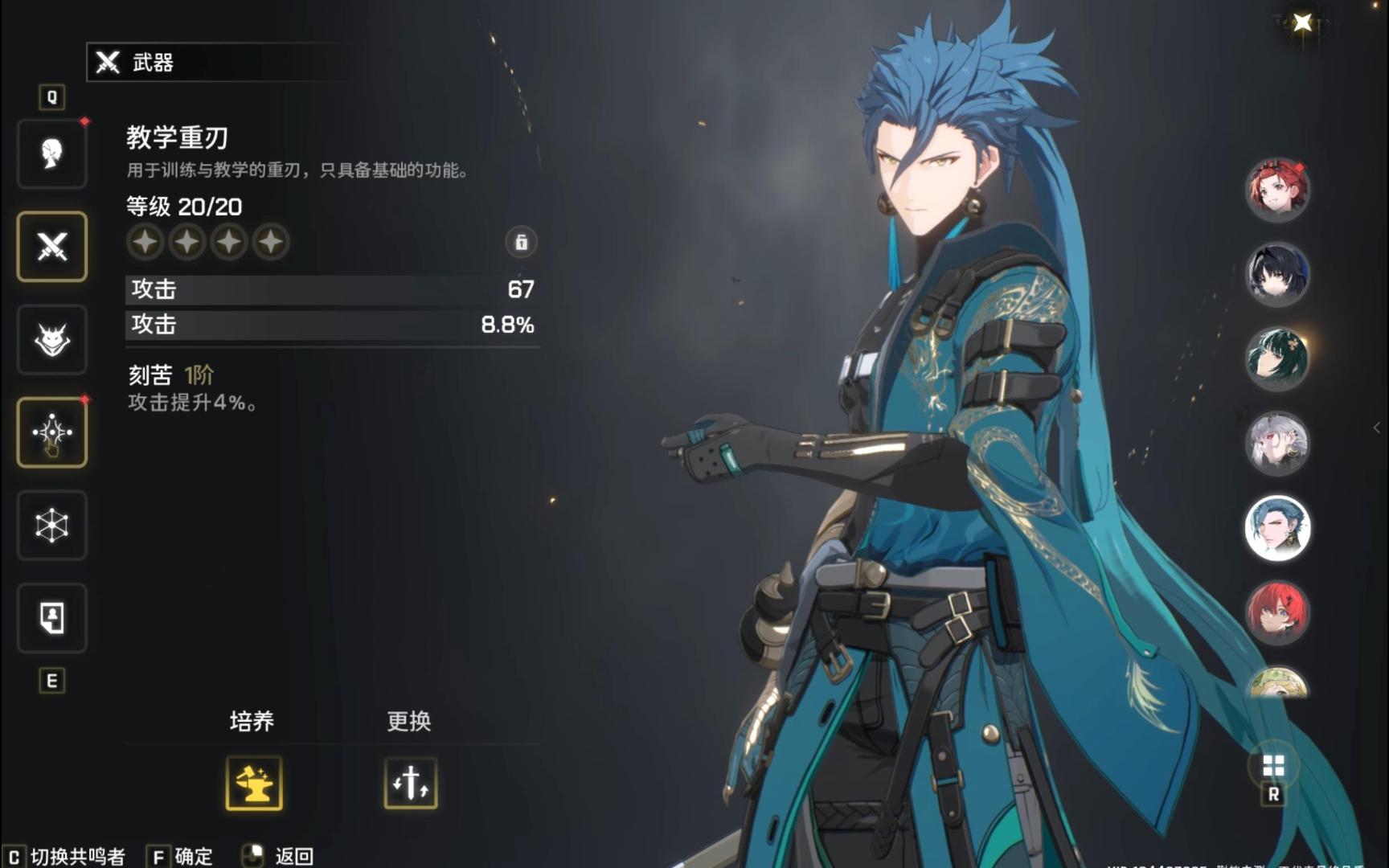Open the echo hexagon network icon
This screenshot has height=868, width=1389.
[x=51, y=526]
